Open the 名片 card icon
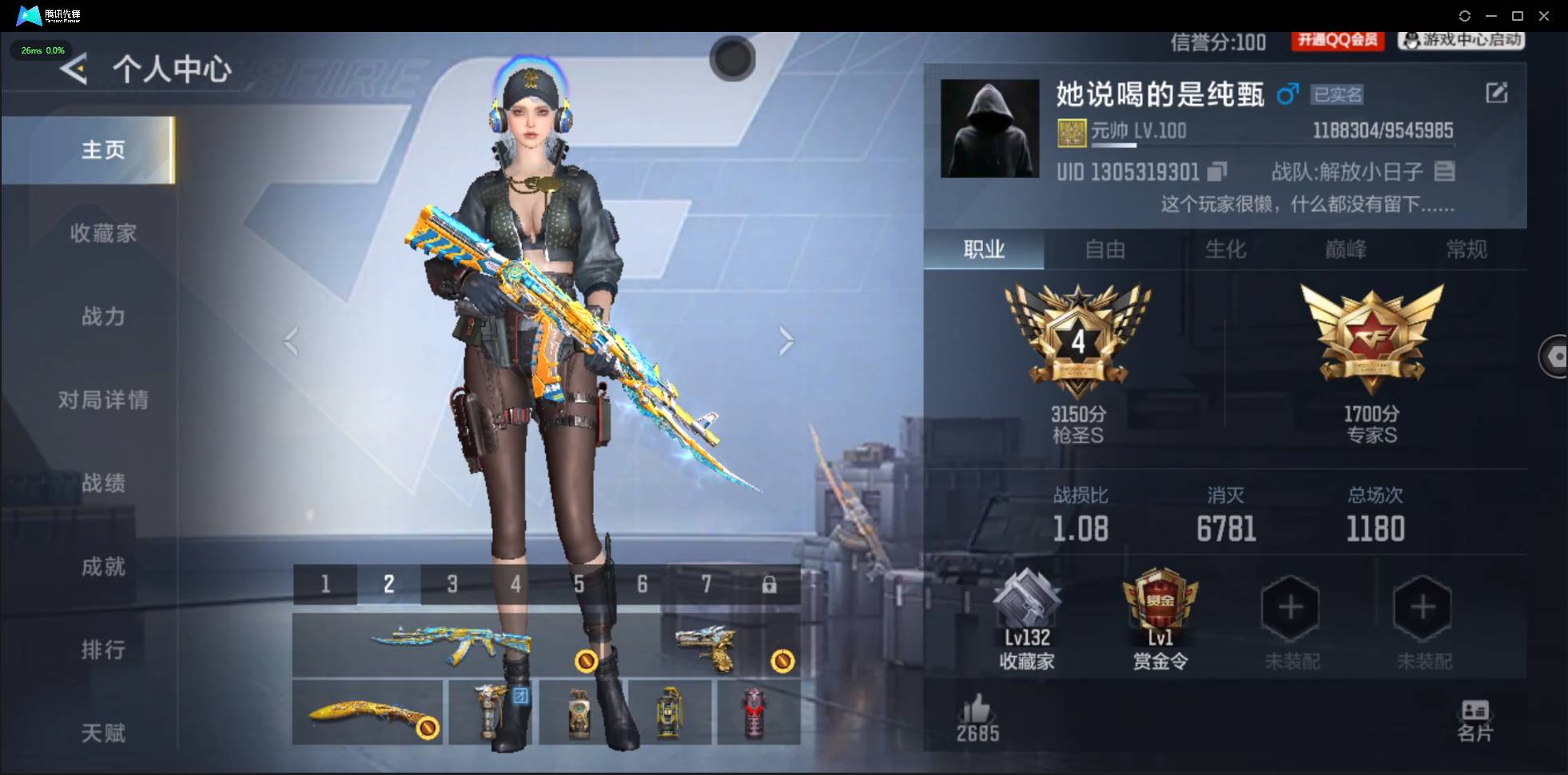This screenshot has height=775, width=1568. click(1476, 709)
